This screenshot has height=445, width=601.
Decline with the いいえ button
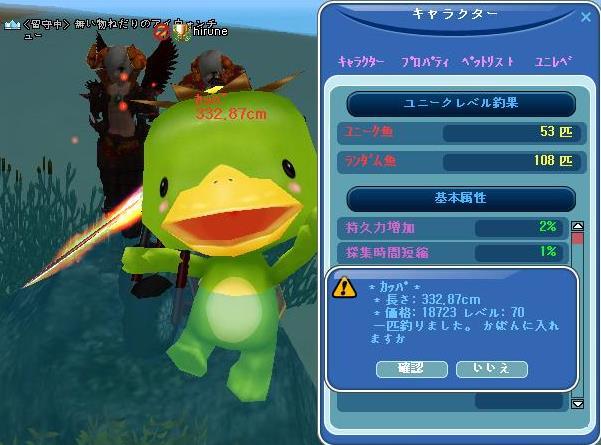[491, 369]
